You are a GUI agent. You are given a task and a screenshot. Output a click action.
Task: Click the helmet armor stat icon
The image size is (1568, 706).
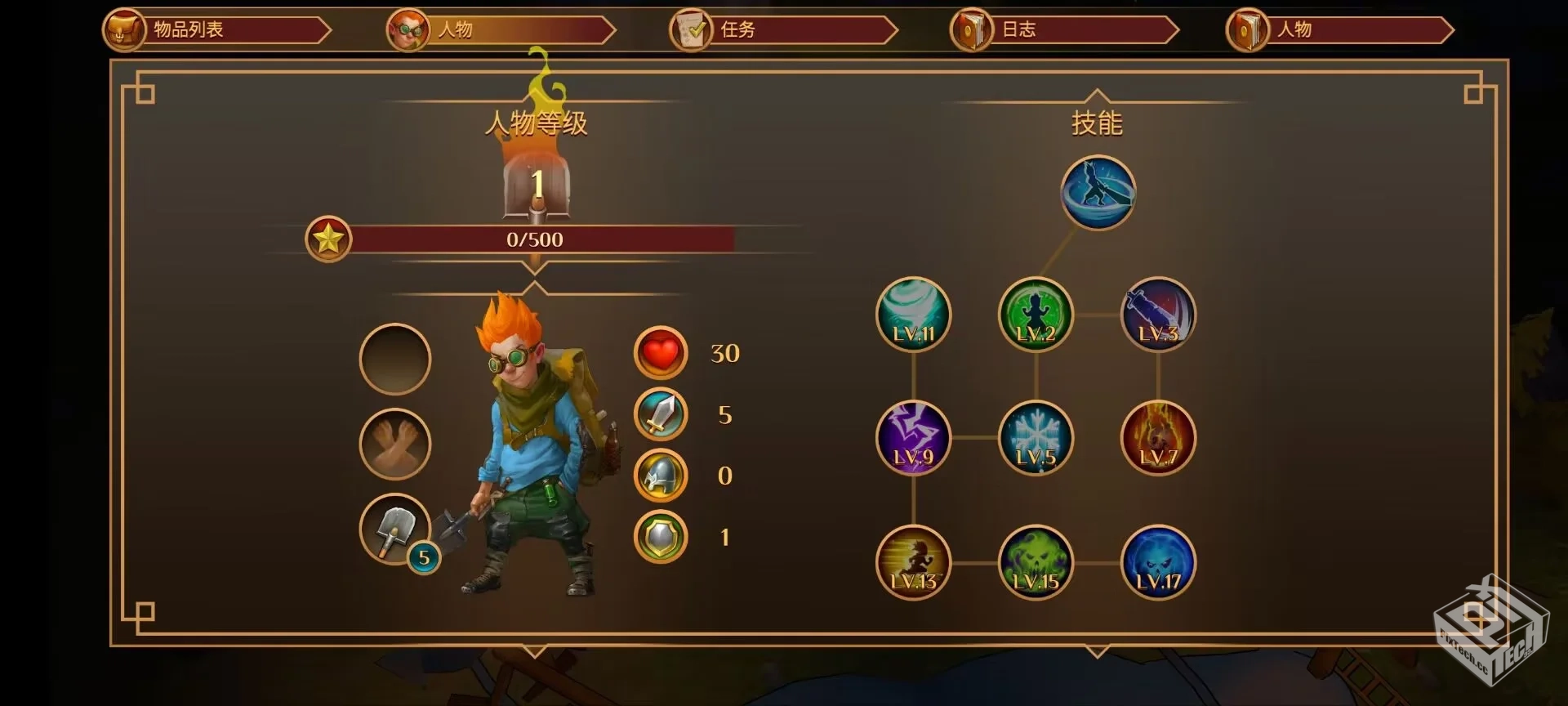(661, 476)
